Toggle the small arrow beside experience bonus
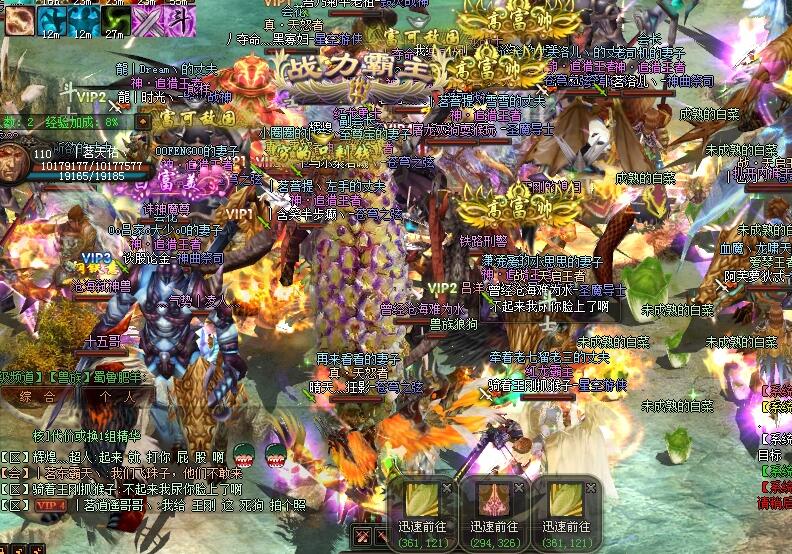The width and height of the screenshot is (792, 554). (x=143, y=122)
